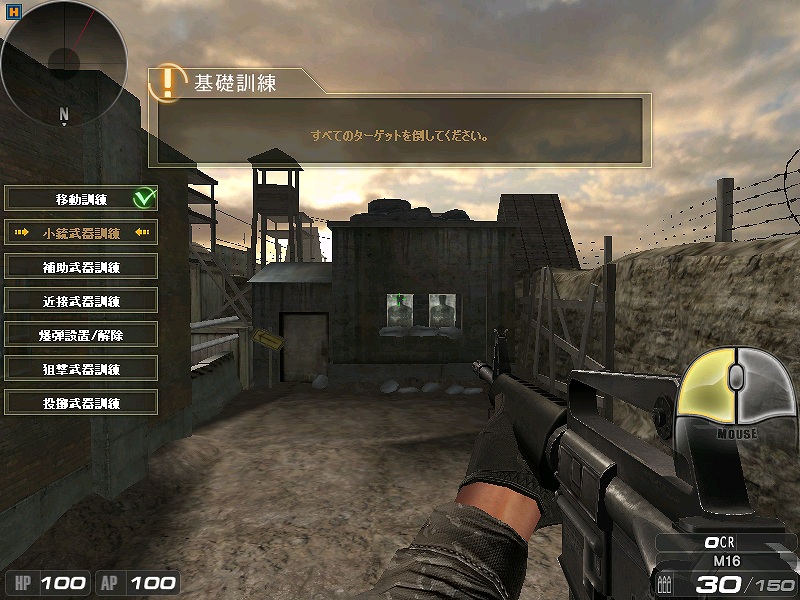Select 近接武器訓練 from the training list
The width and height of the screenshot is (800, 600).
[x=82, y=301]
